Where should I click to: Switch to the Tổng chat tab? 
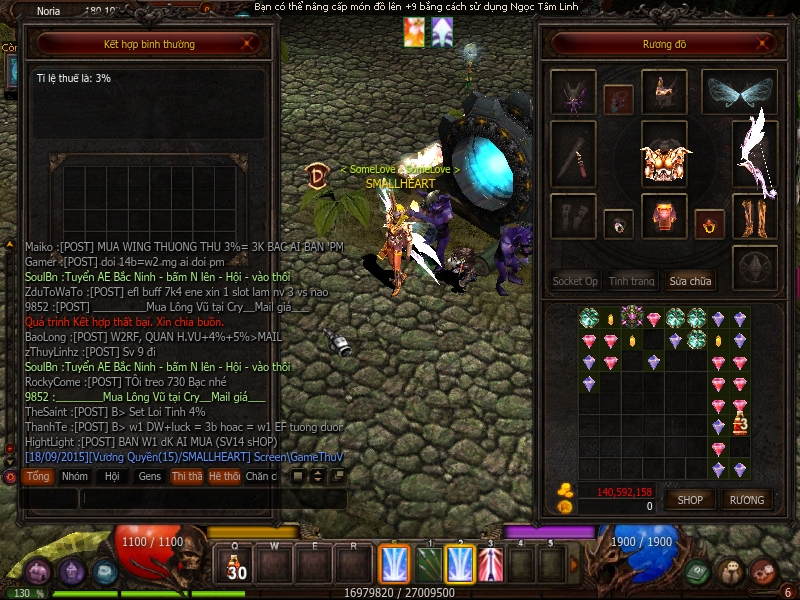click(x=38, y=477)
